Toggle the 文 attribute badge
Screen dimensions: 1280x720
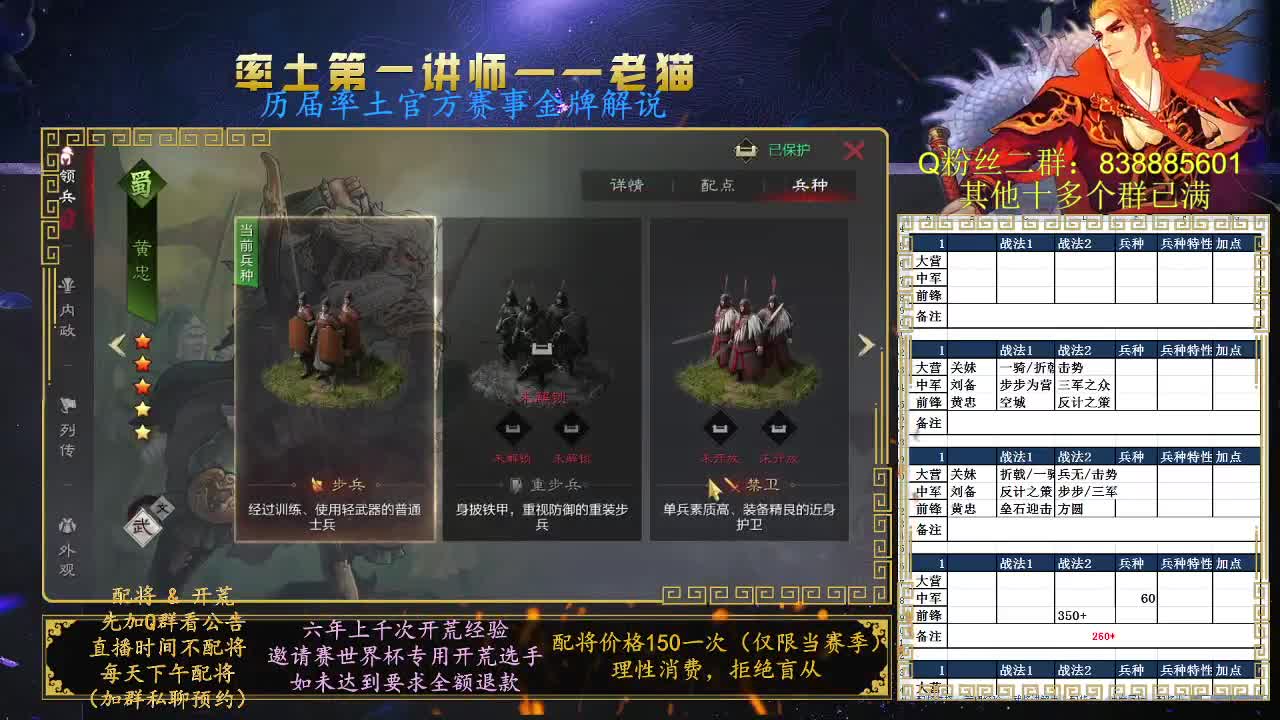click(162, 506)
